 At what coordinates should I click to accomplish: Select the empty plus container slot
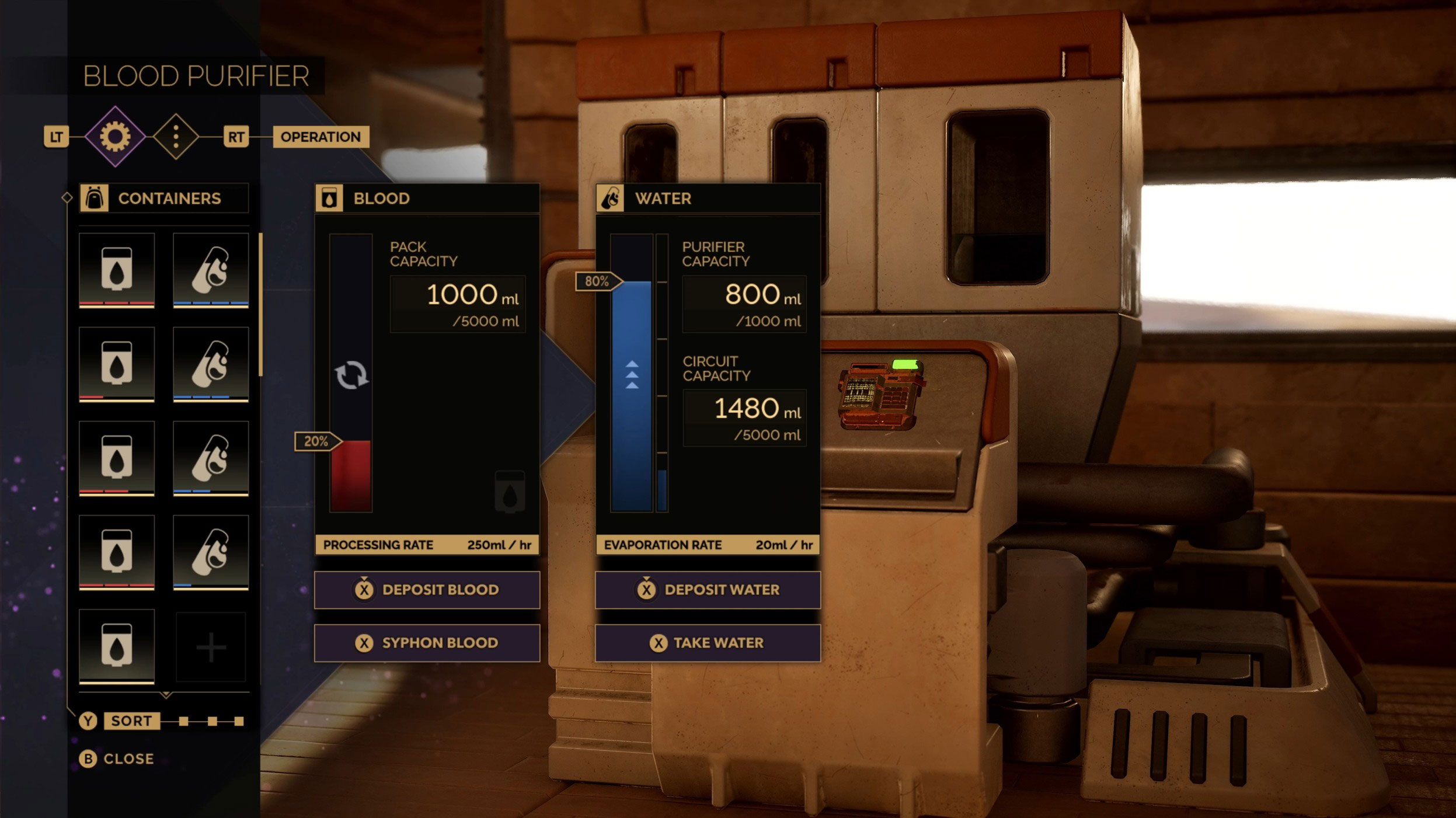[211, 647]
